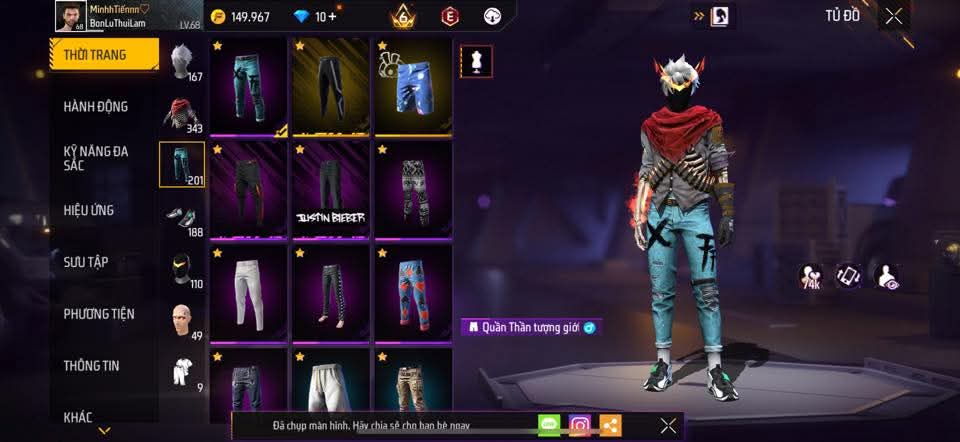Pick the blue shorts with gold emblem
The image size is (960, 442).
[x=413, y=86]
